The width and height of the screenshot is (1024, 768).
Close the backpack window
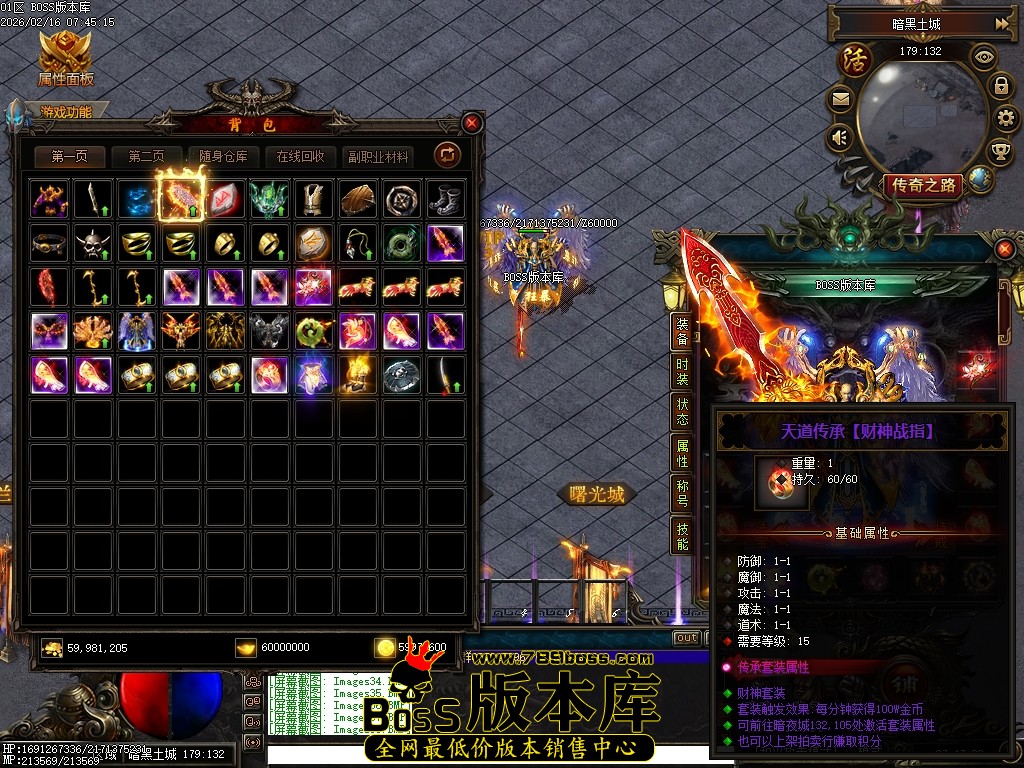point(472,123)
